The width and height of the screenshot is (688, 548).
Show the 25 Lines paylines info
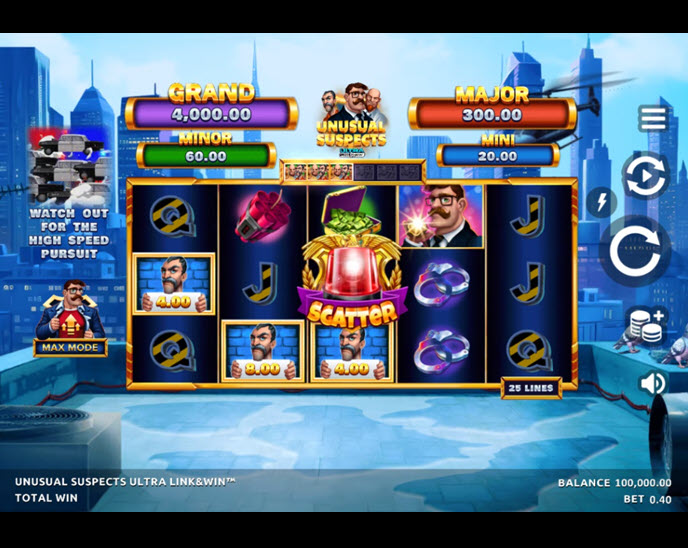pos(531,388)
